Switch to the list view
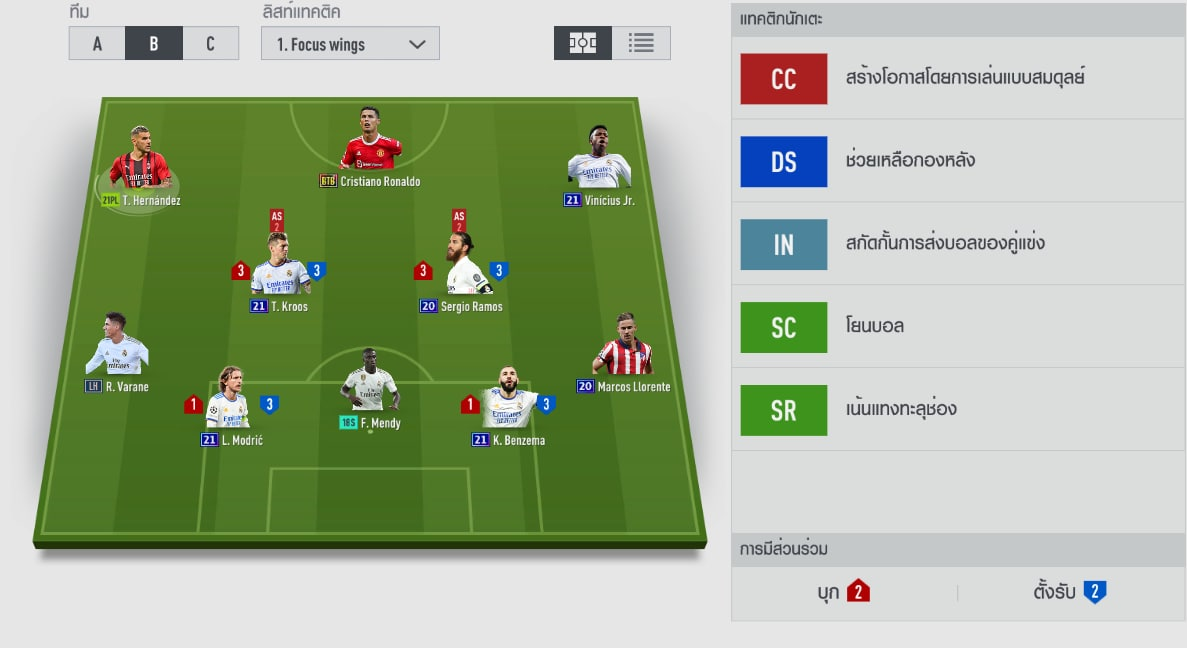The height and width of the screenshot is (648, 1187). [641, 43]
